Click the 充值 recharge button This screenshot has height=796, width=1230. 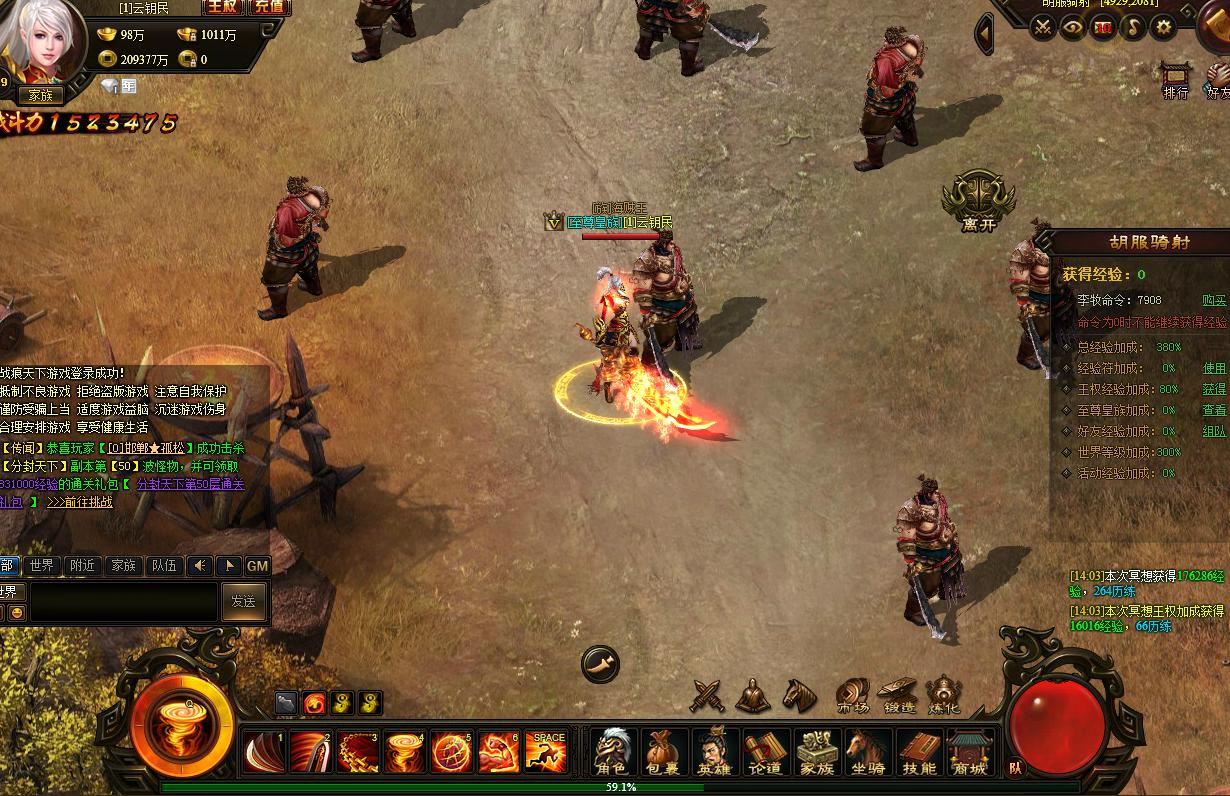click(268, 7)
